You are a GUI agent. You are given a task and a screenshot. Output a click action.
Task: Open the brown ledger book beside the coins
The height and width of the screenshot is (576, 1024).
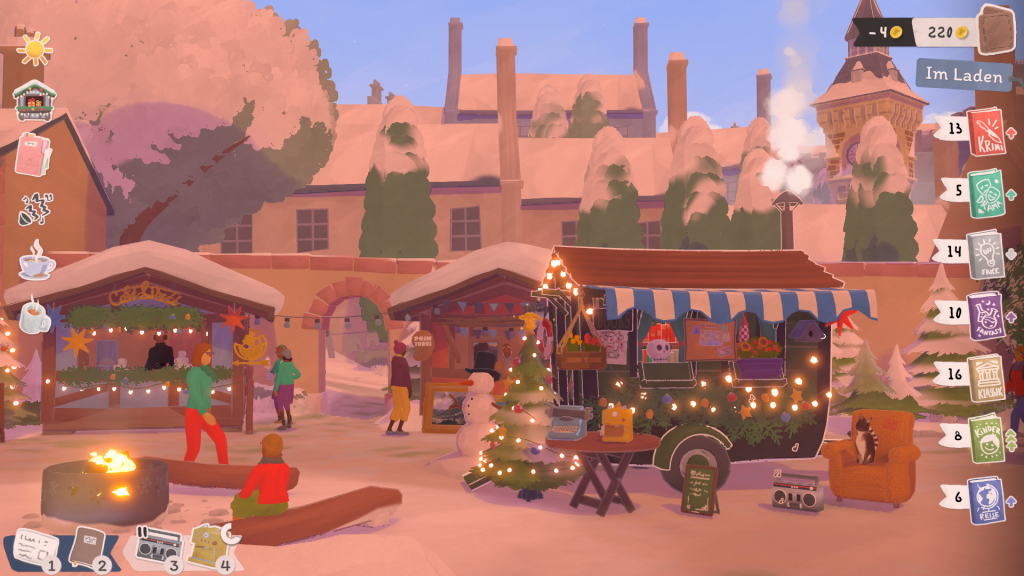(x=994, y=30)
